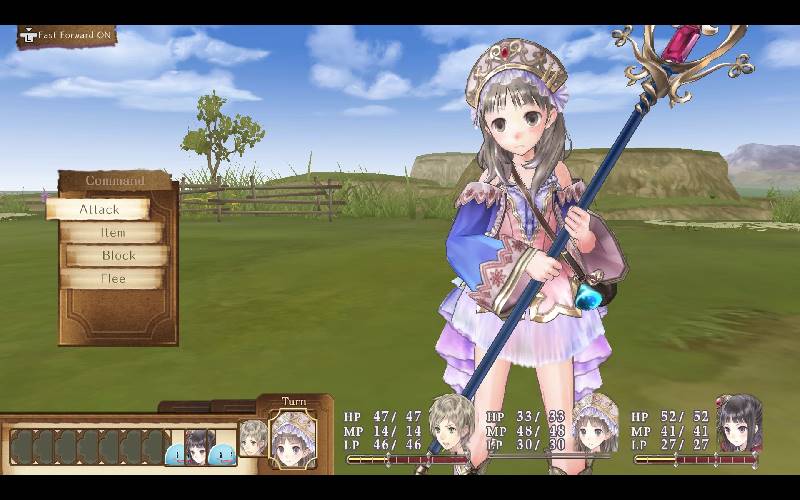The height and width of the screenshot is (500, 800).
Task: Select the black-haired girl's party status portrait
Action: click(x=739, y=421)
